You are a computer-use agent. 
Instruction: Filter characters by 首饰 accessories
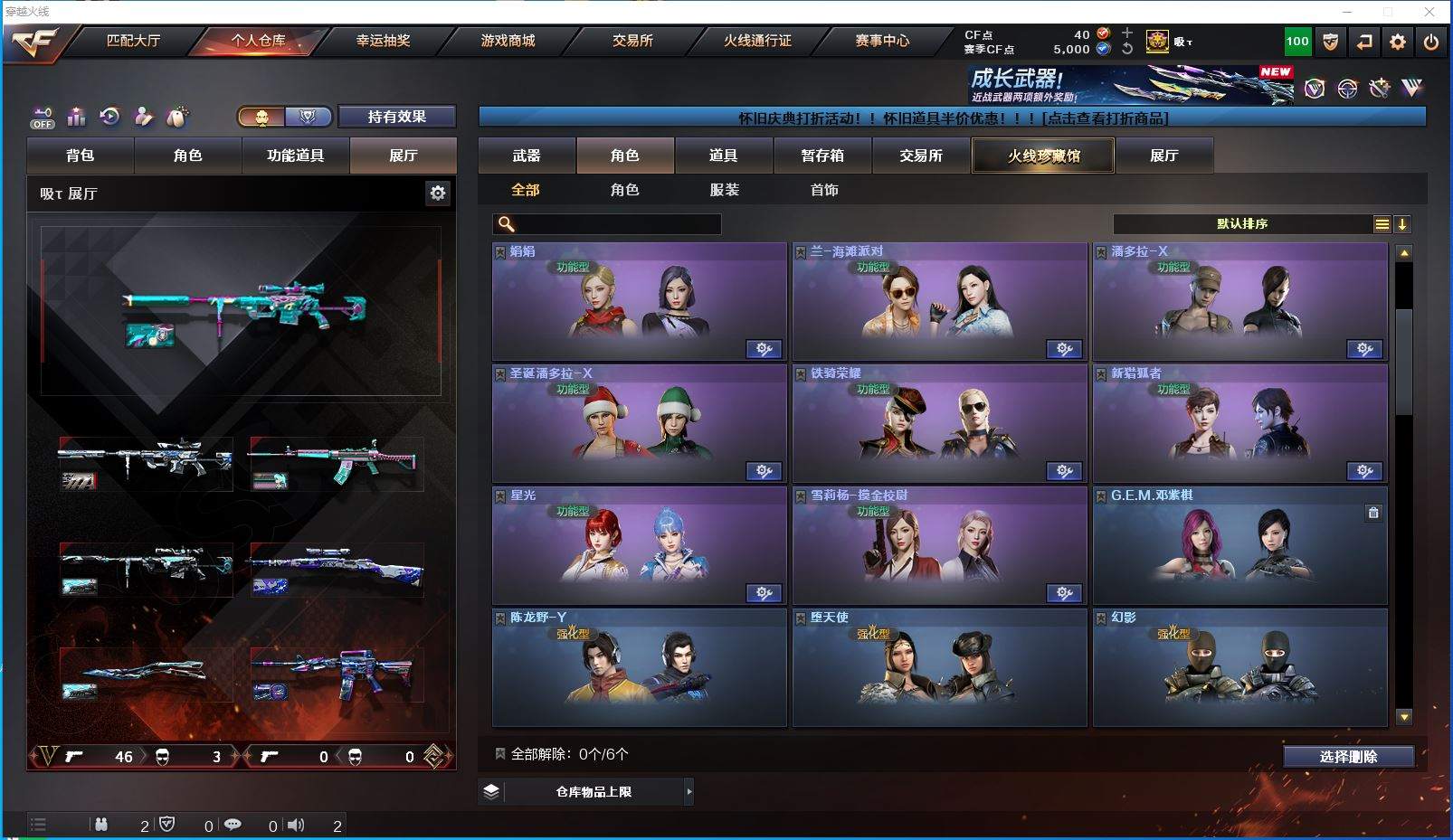(x=824, y=190)
